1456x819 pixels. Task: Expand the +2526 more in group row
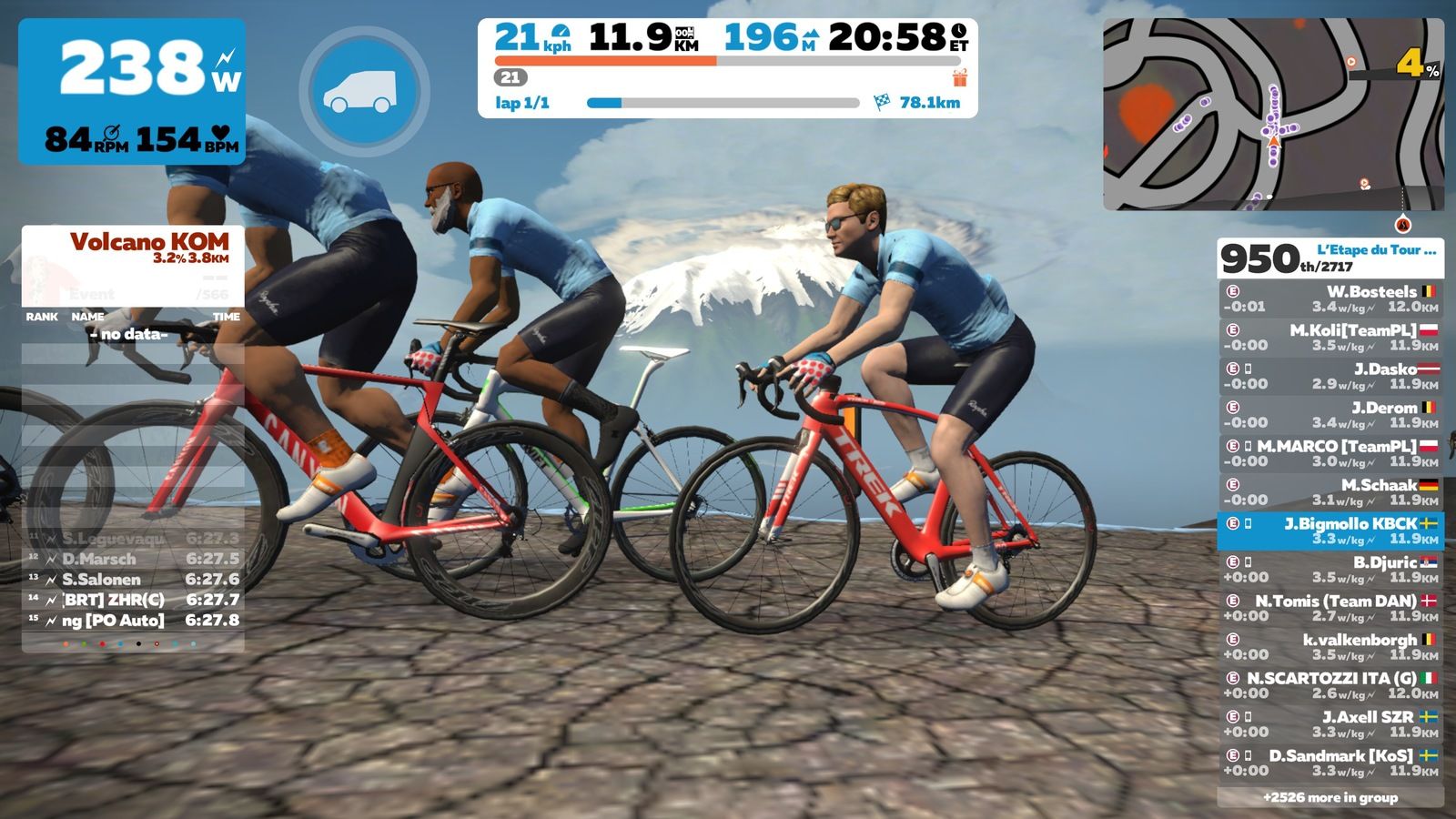1330,797
